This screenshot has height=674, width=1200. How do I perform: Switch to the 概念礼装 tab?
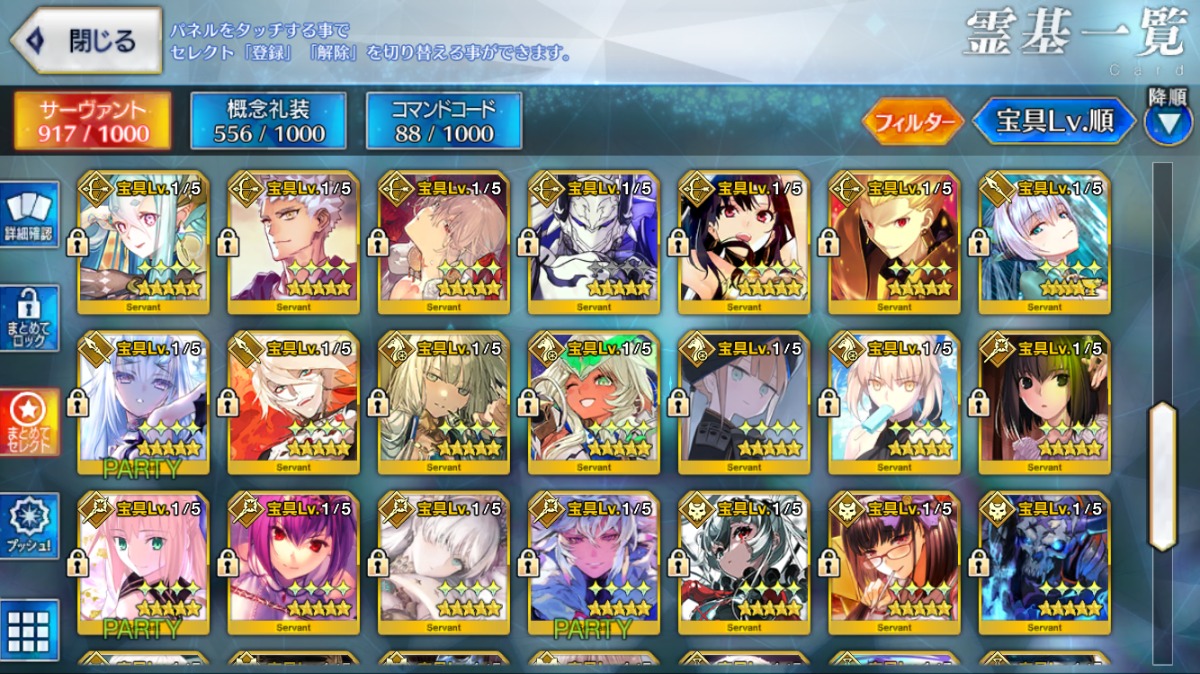pos(268,121)
